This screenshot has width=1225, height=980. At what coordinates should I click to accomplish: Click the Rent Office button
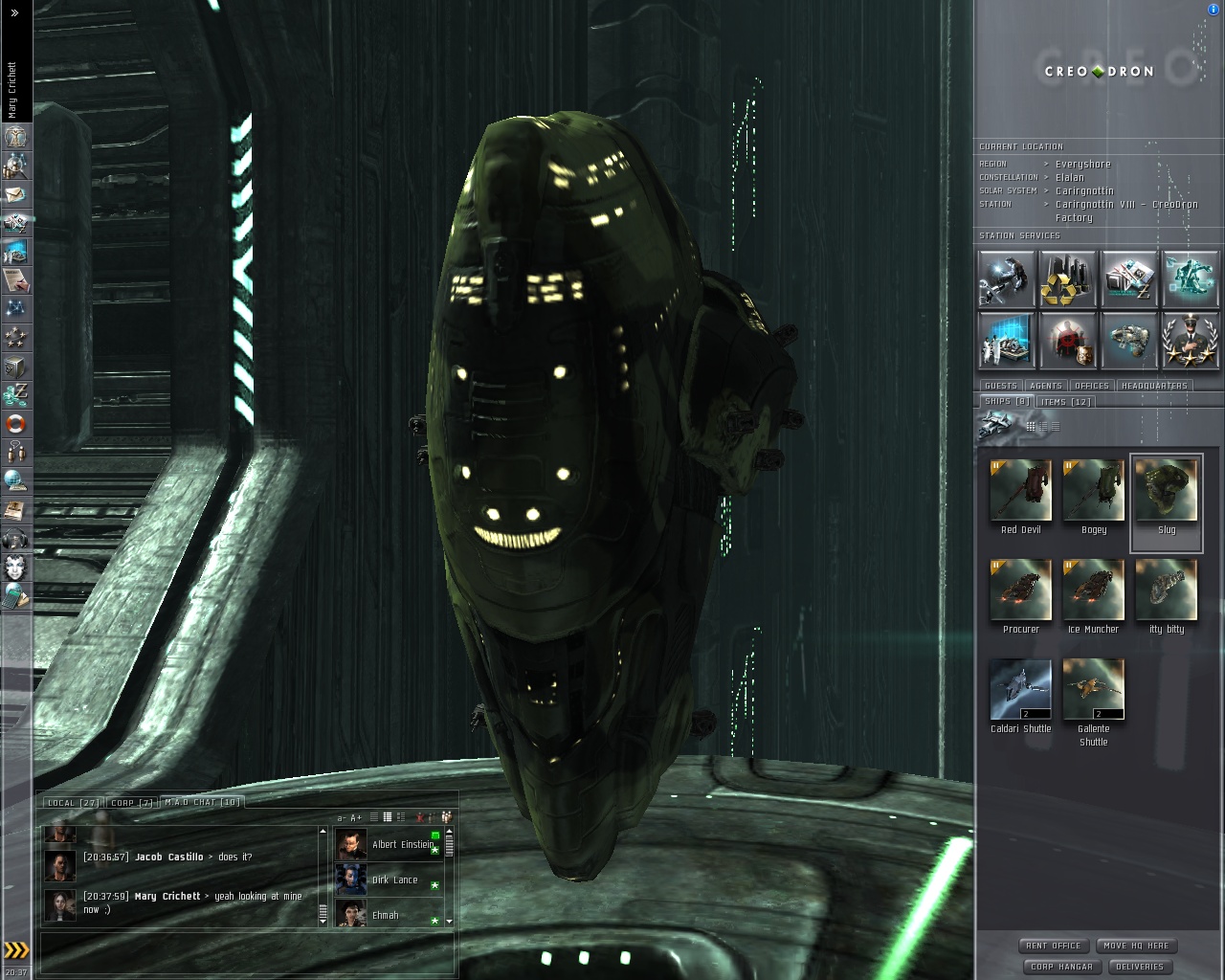pyautogui.click(x=1054, y=946)
